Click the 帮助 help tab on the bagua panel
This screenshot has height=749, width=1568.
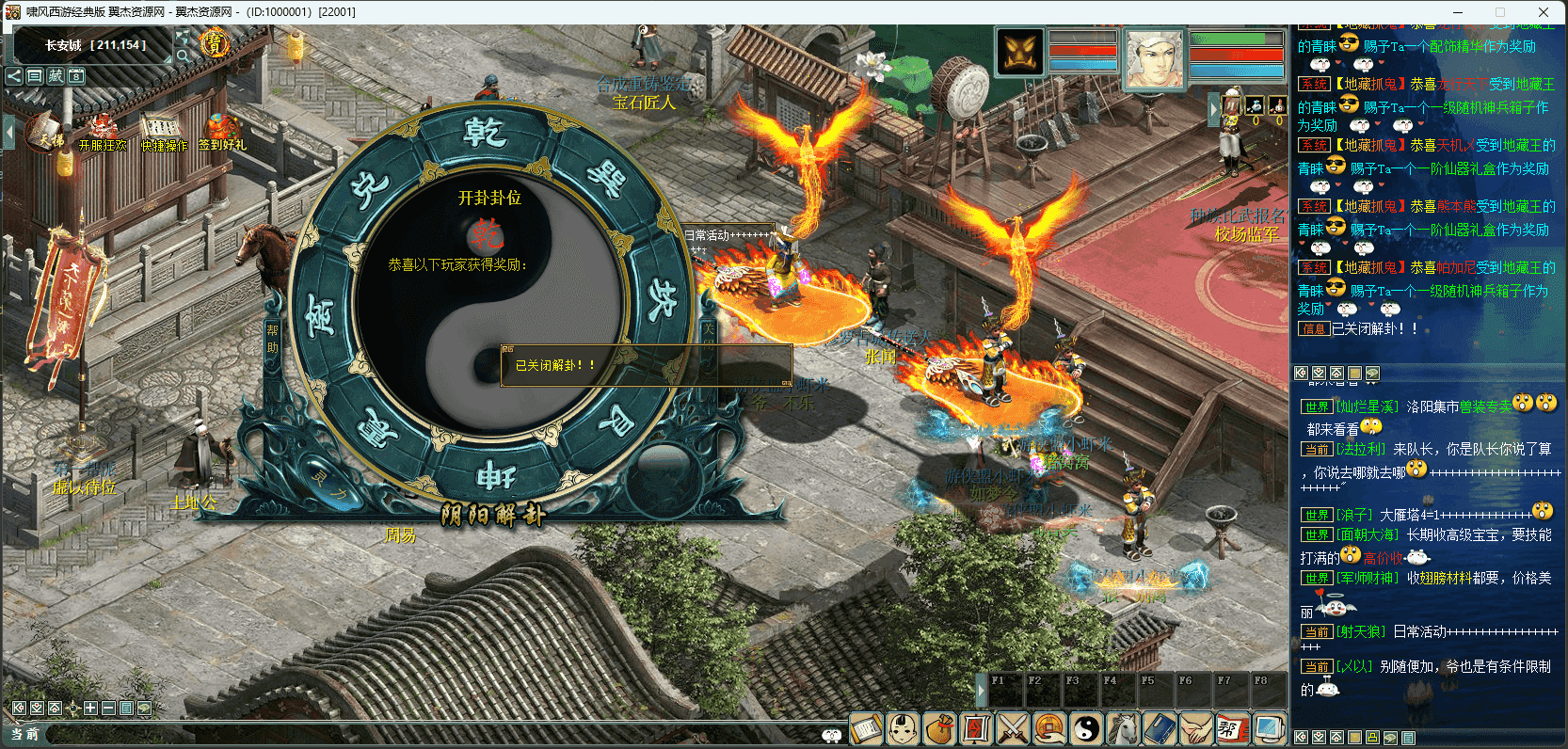coord(273,339)
